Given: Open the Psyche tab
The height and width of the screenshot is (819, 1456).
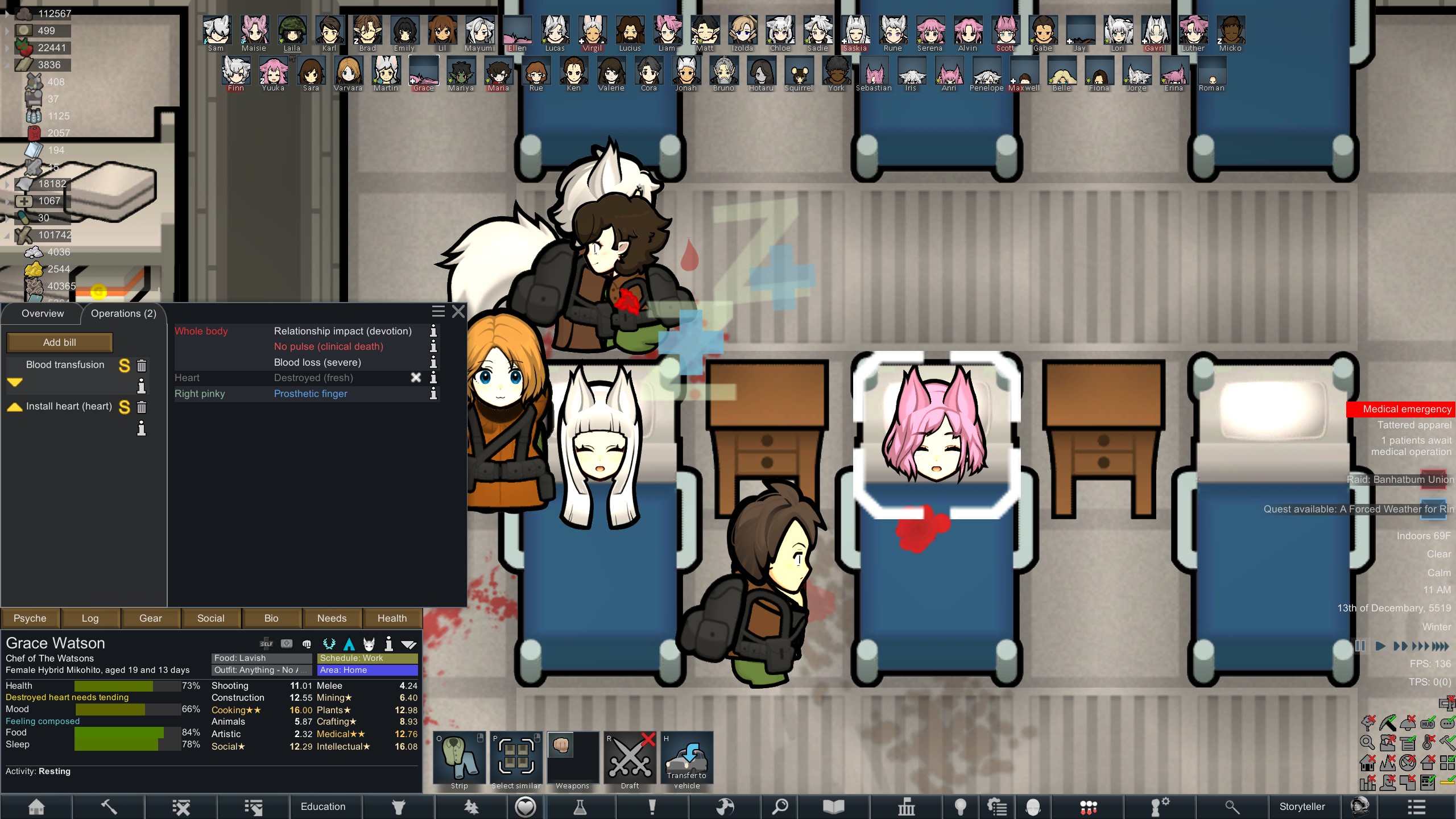Looking at the screenshot, I should pyautogui.click(x=30, y=618).
